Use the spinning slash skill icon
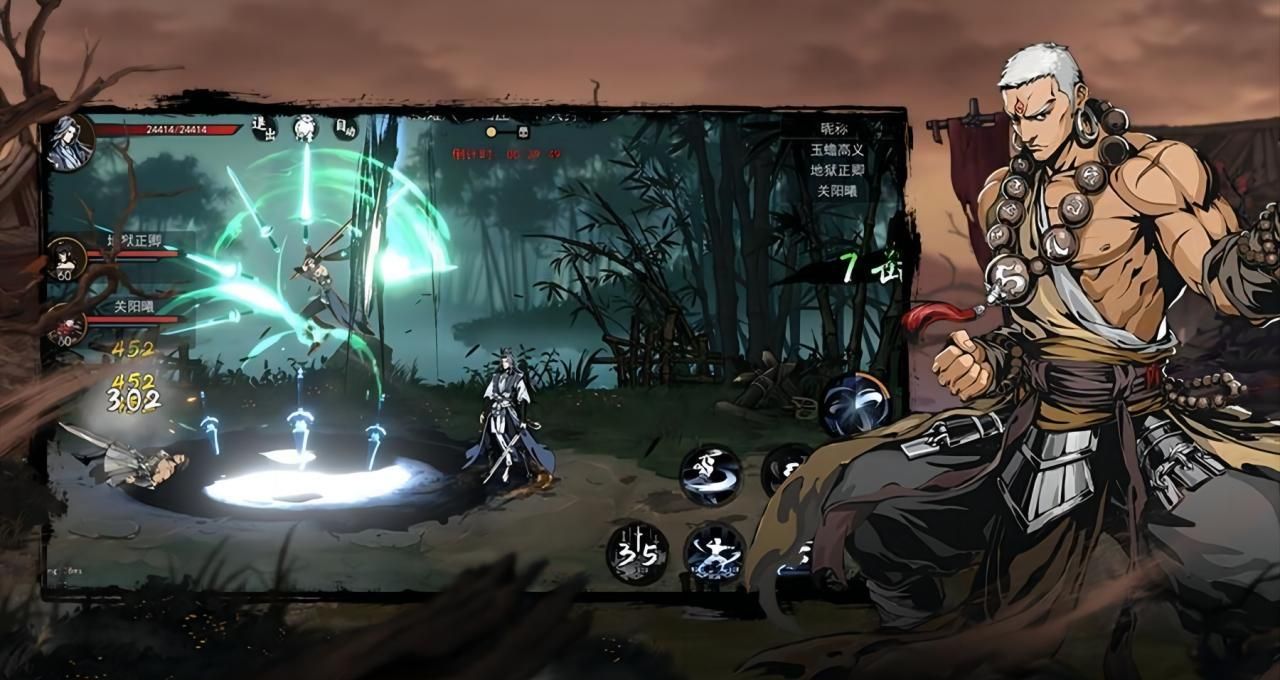Viewport: 1280px width, 680px height. click(711, 475)
